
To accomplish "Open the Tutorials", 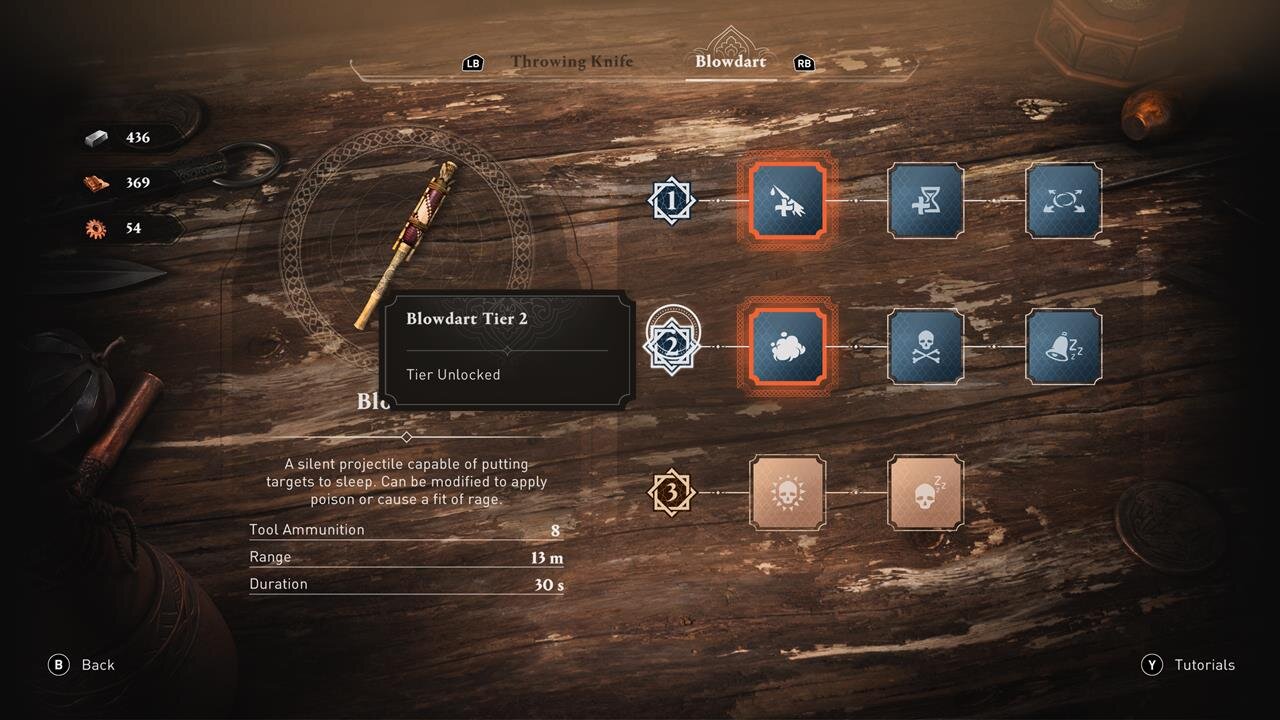I will tap(1189, 665).
